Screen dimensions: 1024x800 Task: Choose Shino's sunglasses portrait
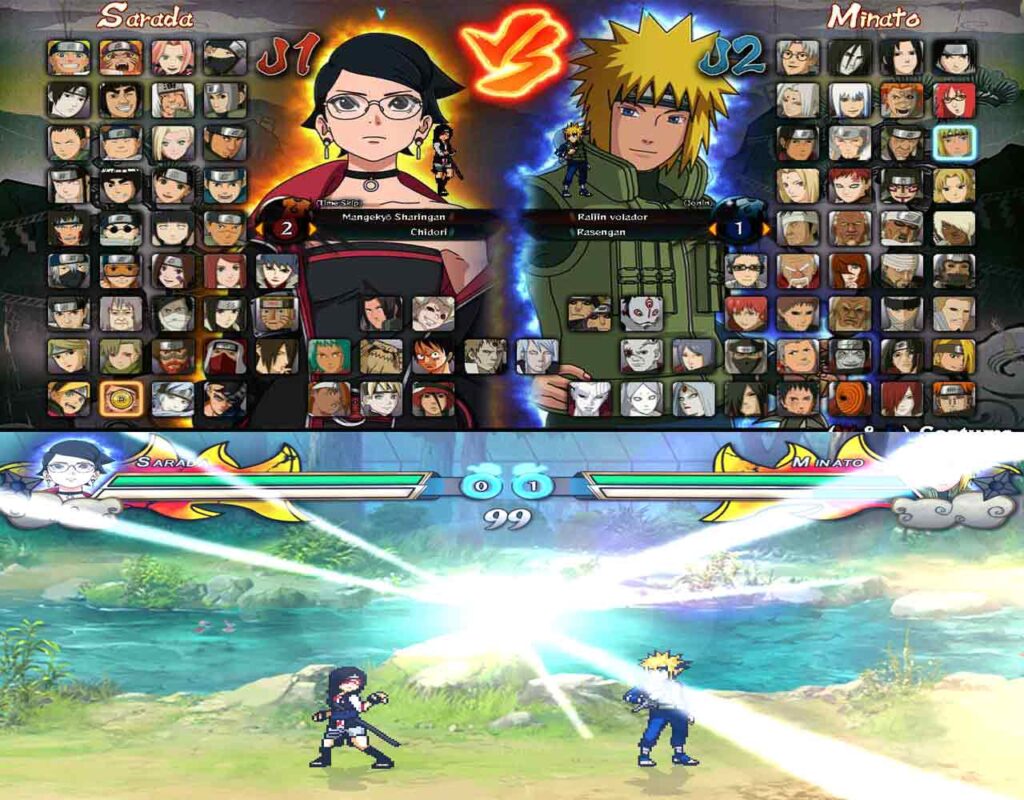[x=120, y=228]
